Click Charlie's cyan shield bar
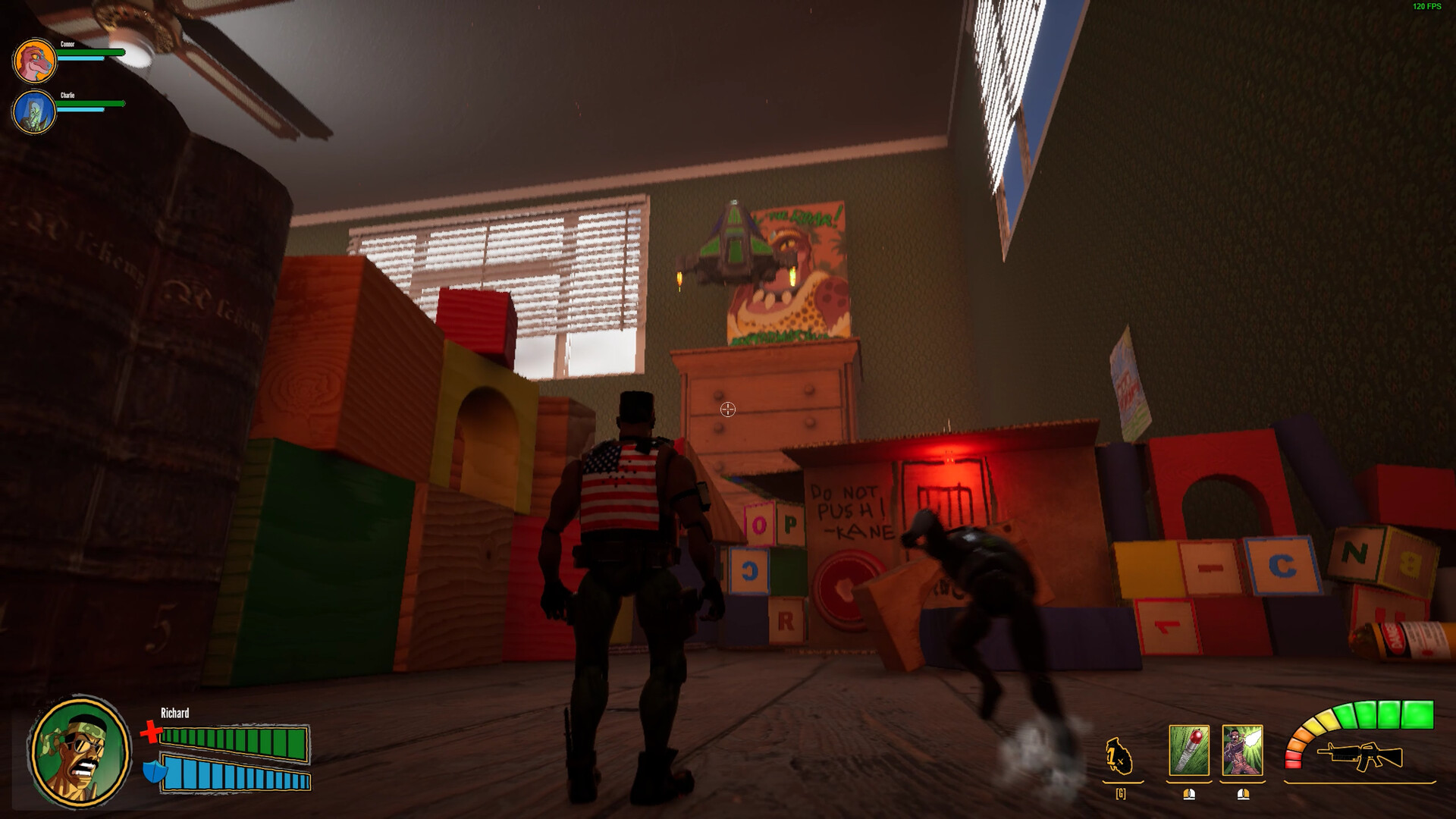This screenshot has width=1456, height=819. click(x=80, y=109)
